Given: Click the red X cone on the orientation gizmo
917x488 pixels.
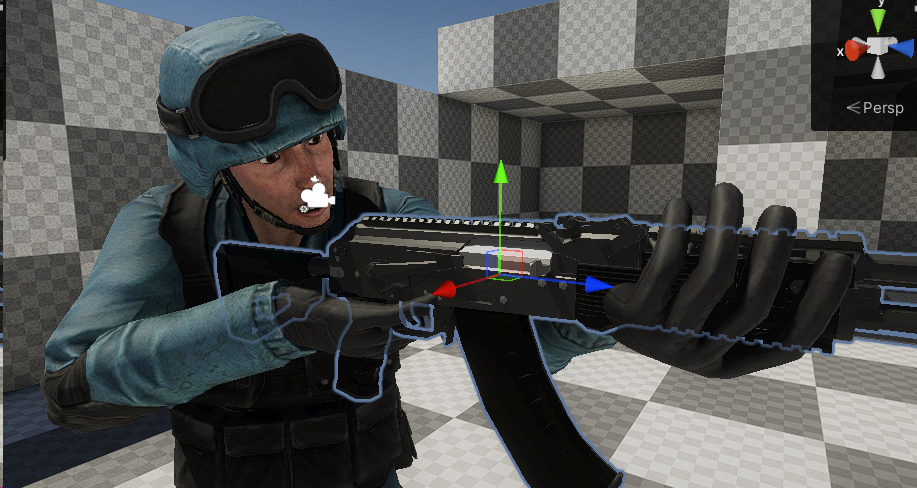Looking at the screenshot, I should (857, 47).
